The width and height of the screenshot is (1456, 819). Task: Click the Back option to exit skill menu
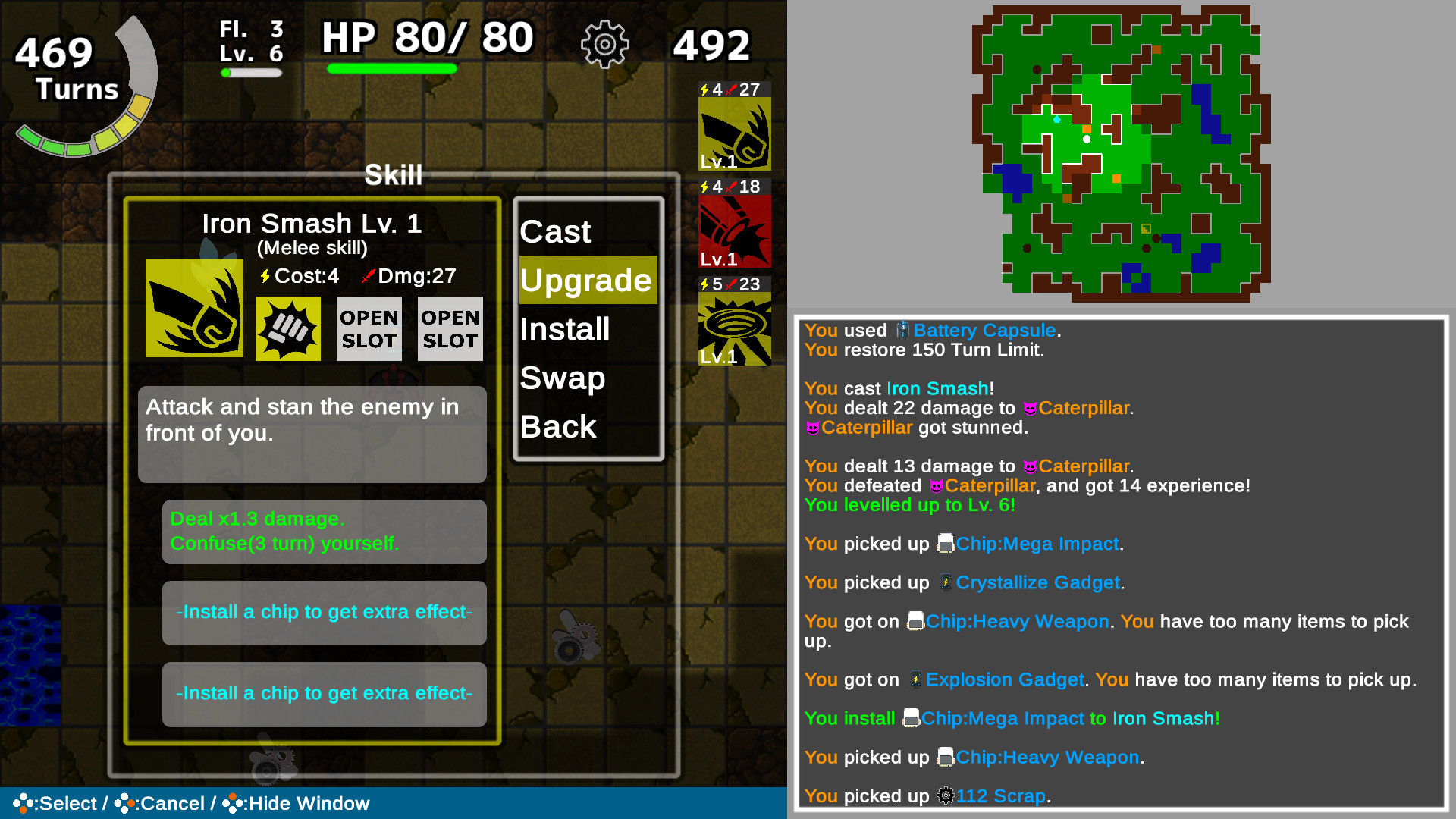click(557, 427)
